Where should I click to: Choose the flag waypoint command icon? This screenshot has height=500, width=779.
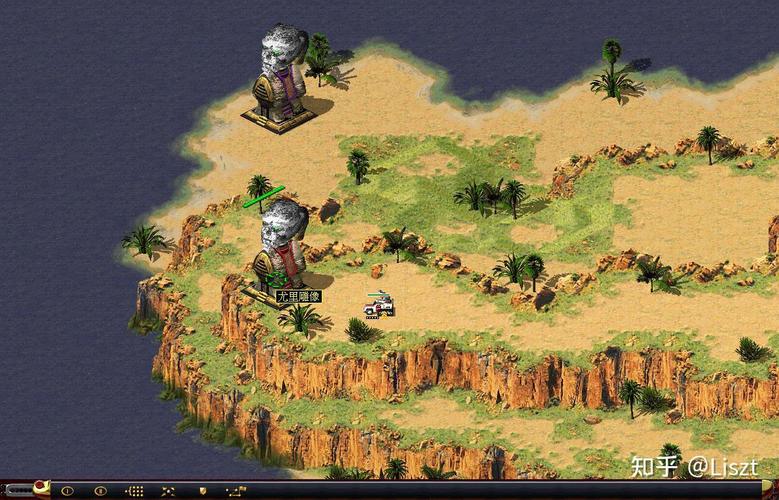236,491
